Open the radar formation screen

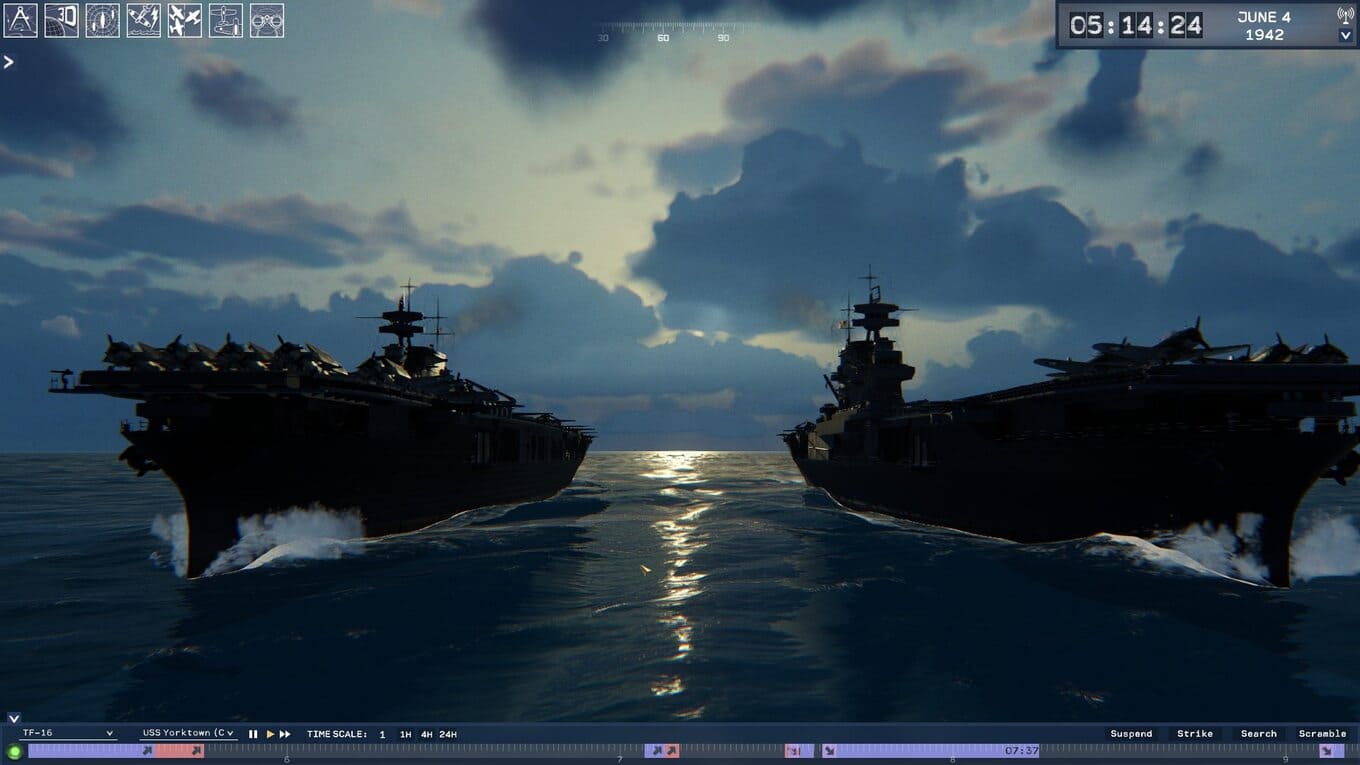102,20
